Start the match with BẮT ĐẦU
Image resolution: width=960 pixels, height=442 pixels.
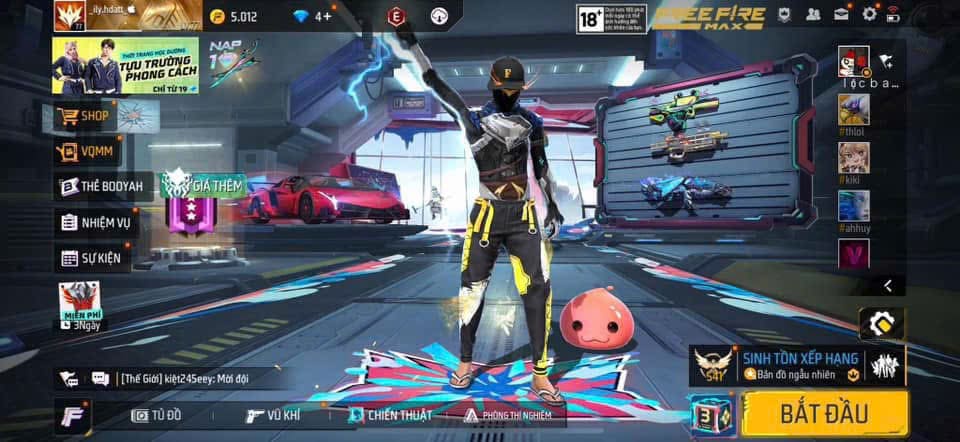(x=826, y=412)
